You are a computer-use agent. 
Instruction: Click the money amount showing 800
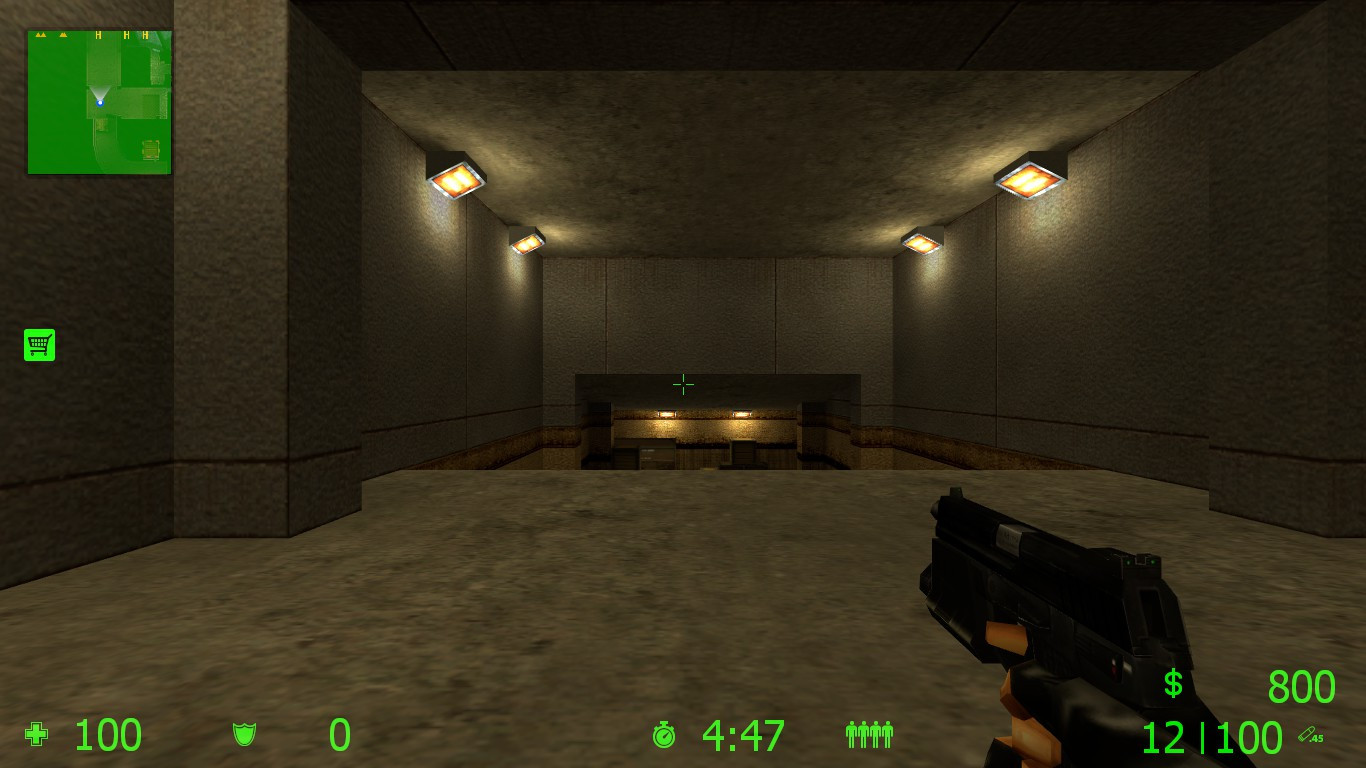(1300, 687)
